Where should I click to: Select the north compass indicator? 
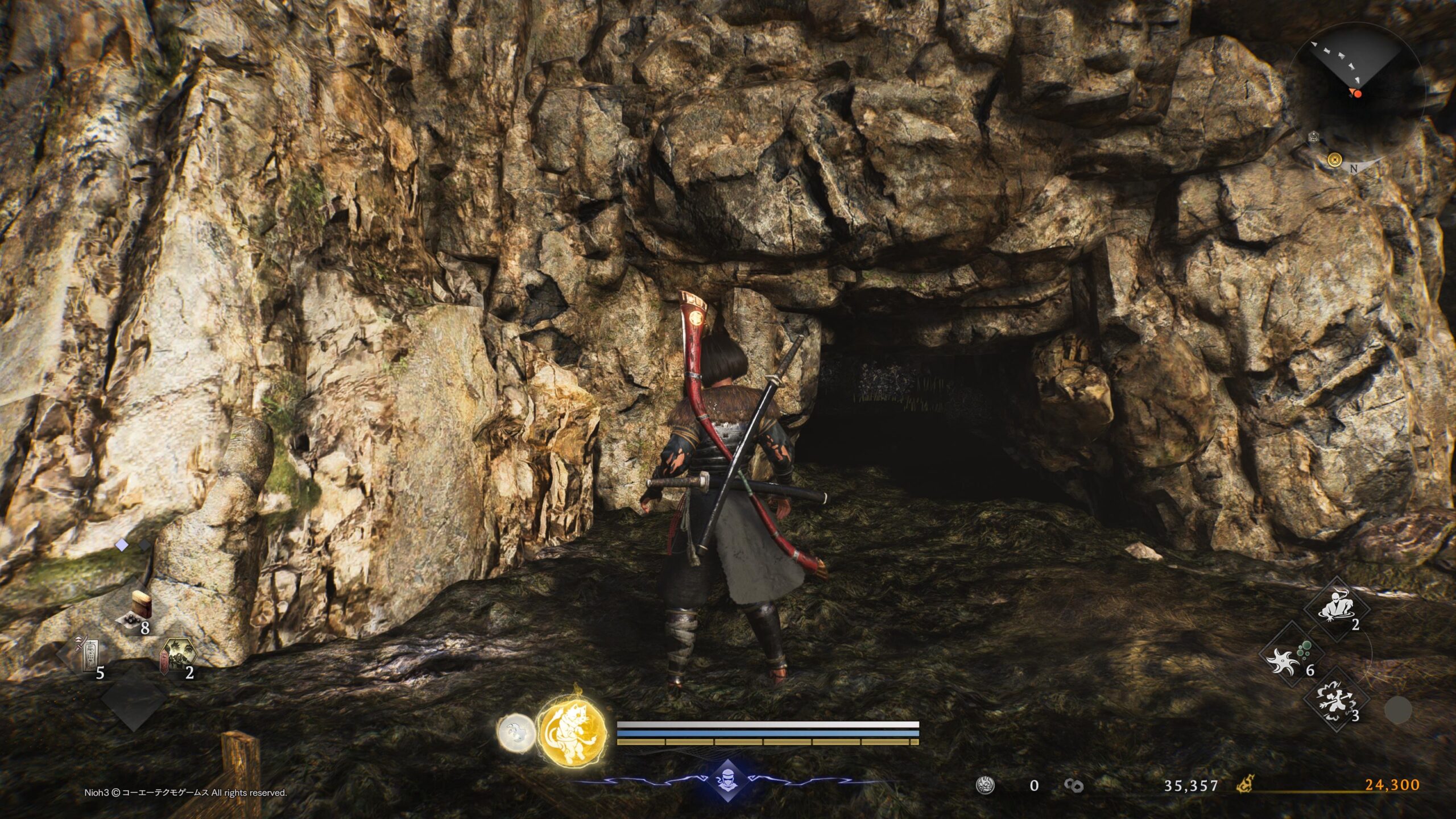point(1354,168)
